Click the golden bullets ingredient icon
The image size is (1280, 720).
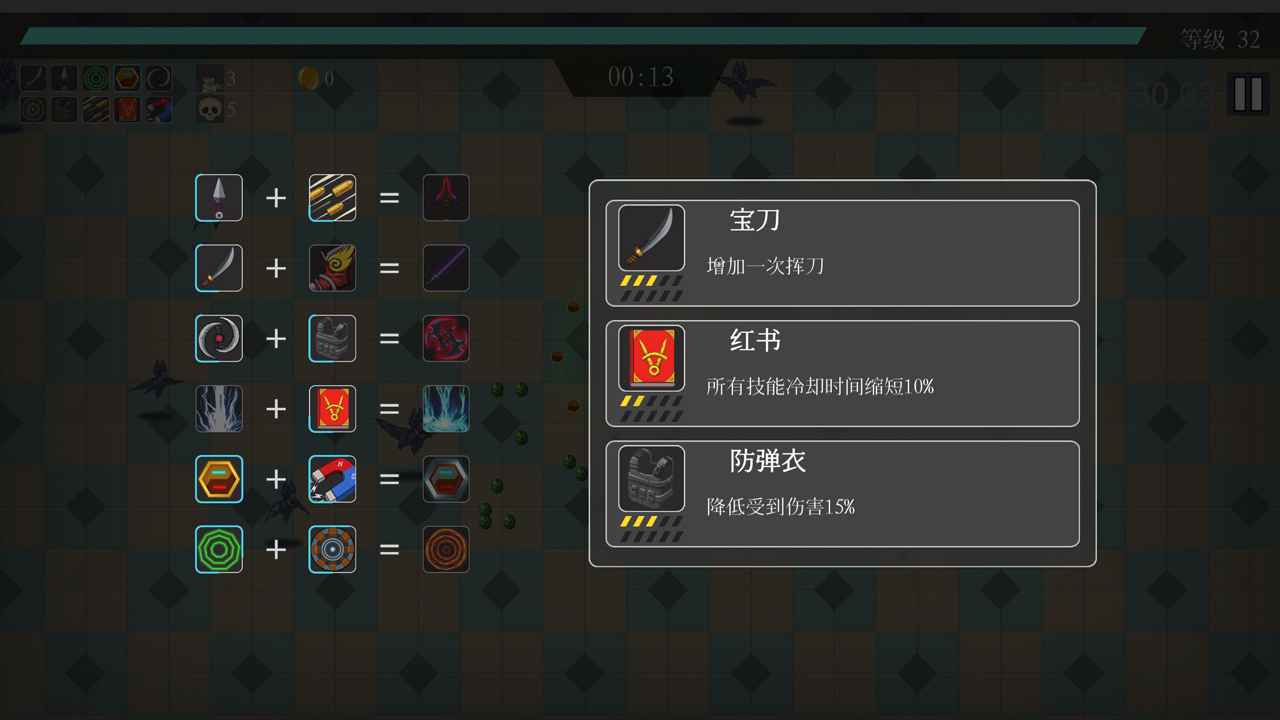(332, 197)
